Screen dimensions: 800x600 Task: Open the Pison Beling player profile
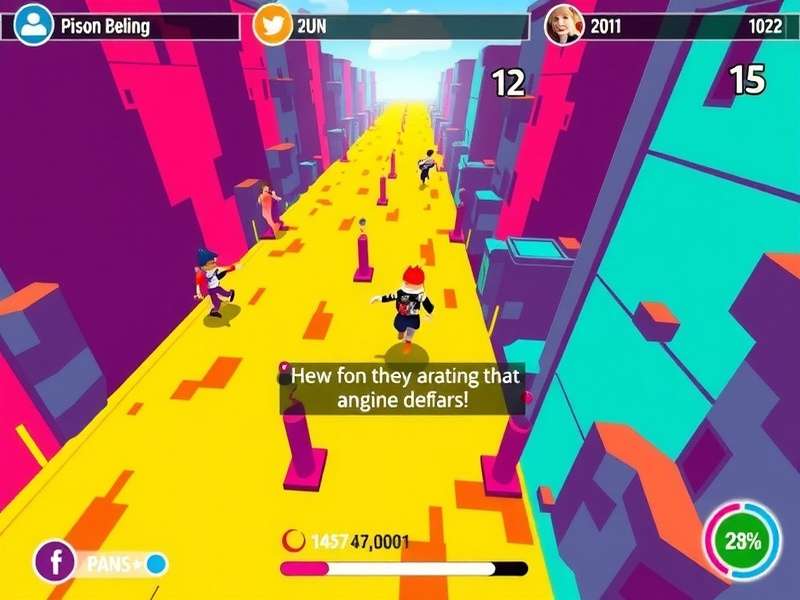35,25
